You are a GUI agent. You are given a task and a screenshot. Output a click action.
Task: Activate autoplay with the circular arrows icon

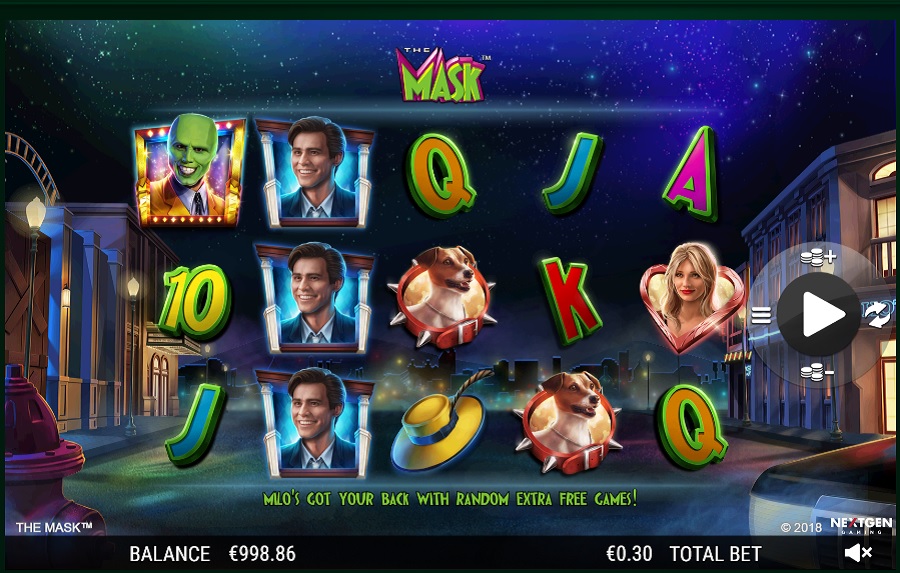(x=877, y=316)
